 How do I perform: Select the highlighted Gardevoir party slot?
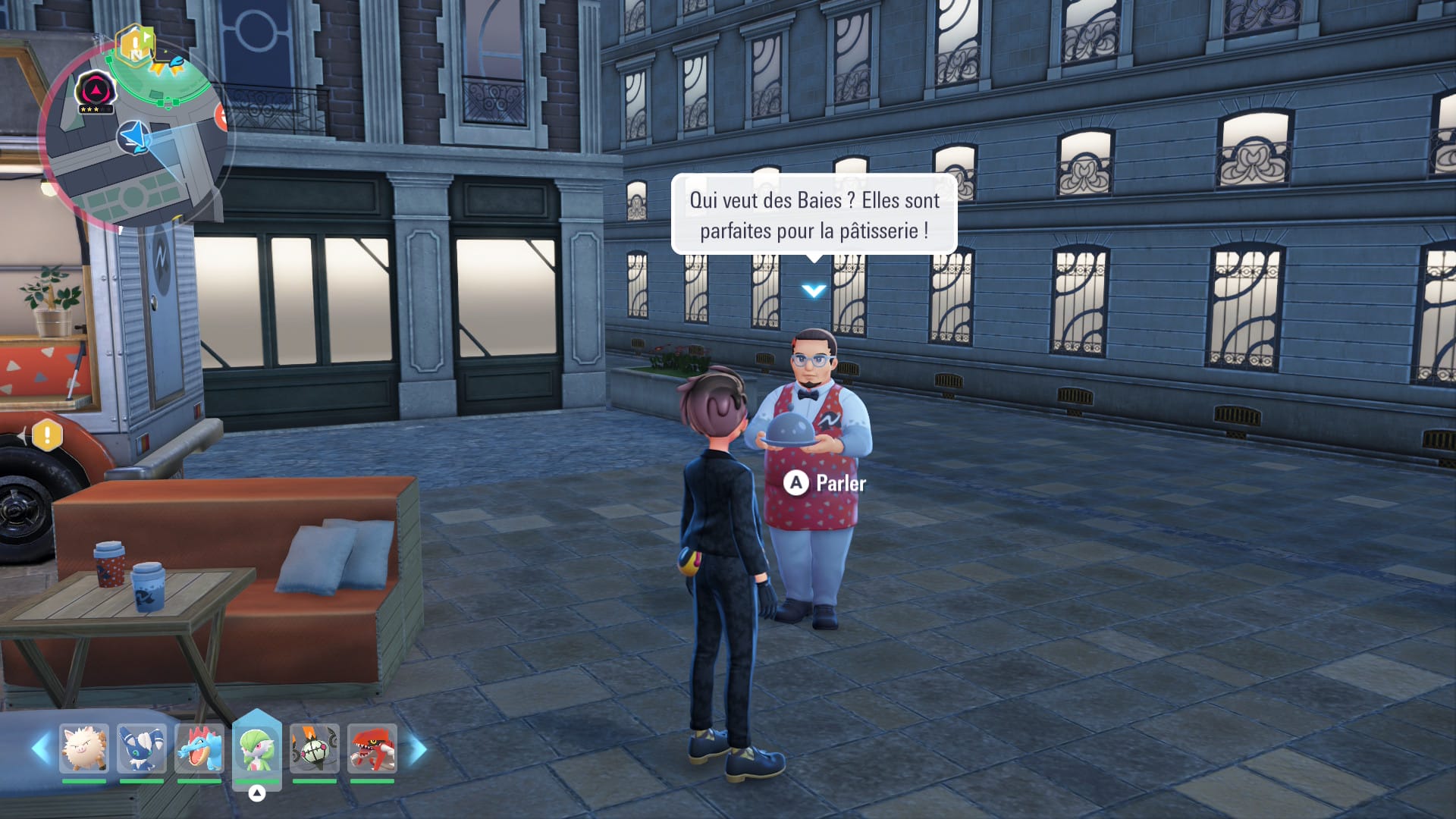point(257,748)
